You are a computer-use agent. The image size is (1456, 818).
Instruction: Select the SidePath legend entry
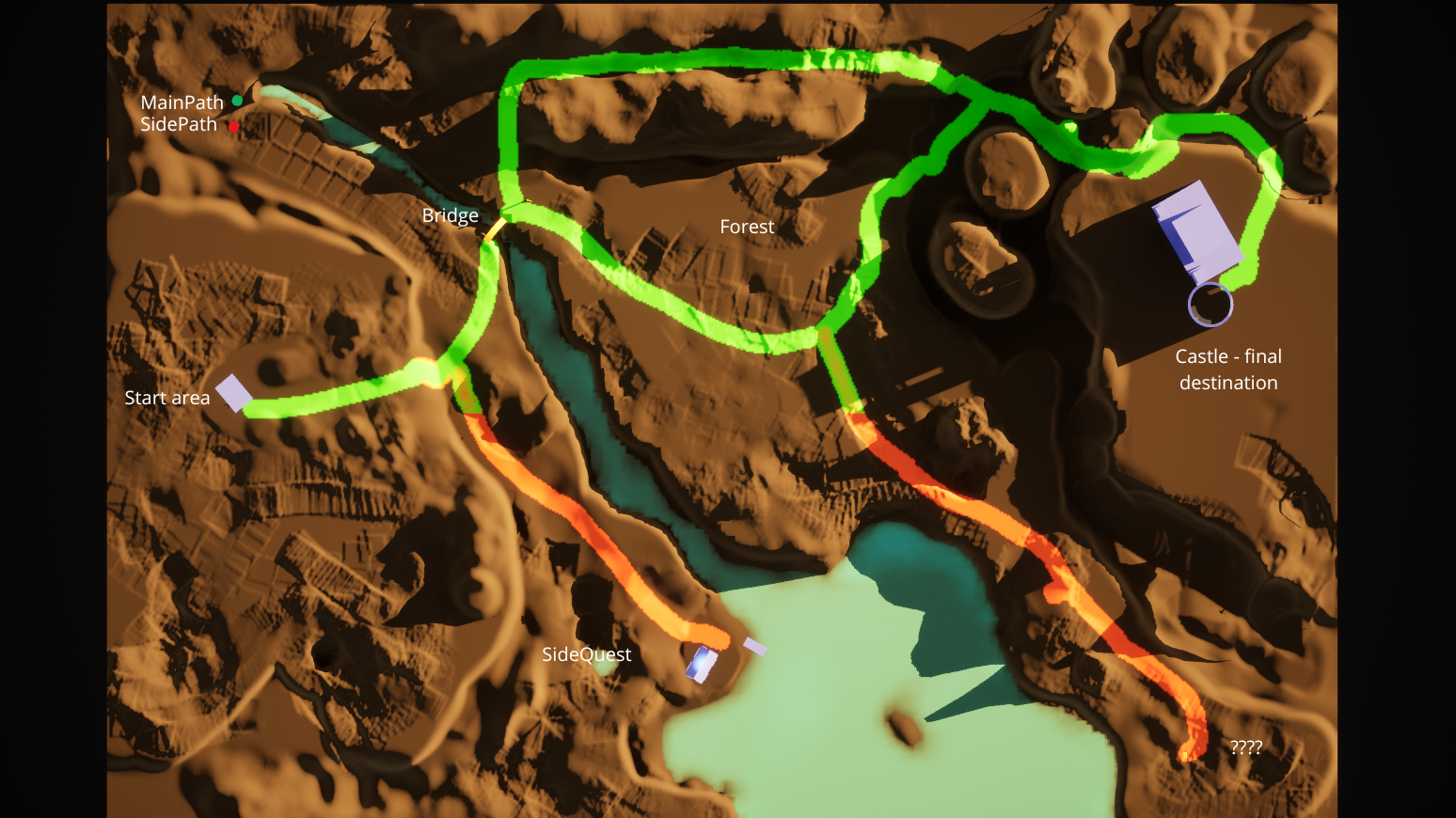pyautogui.click(x=179, y=125)
